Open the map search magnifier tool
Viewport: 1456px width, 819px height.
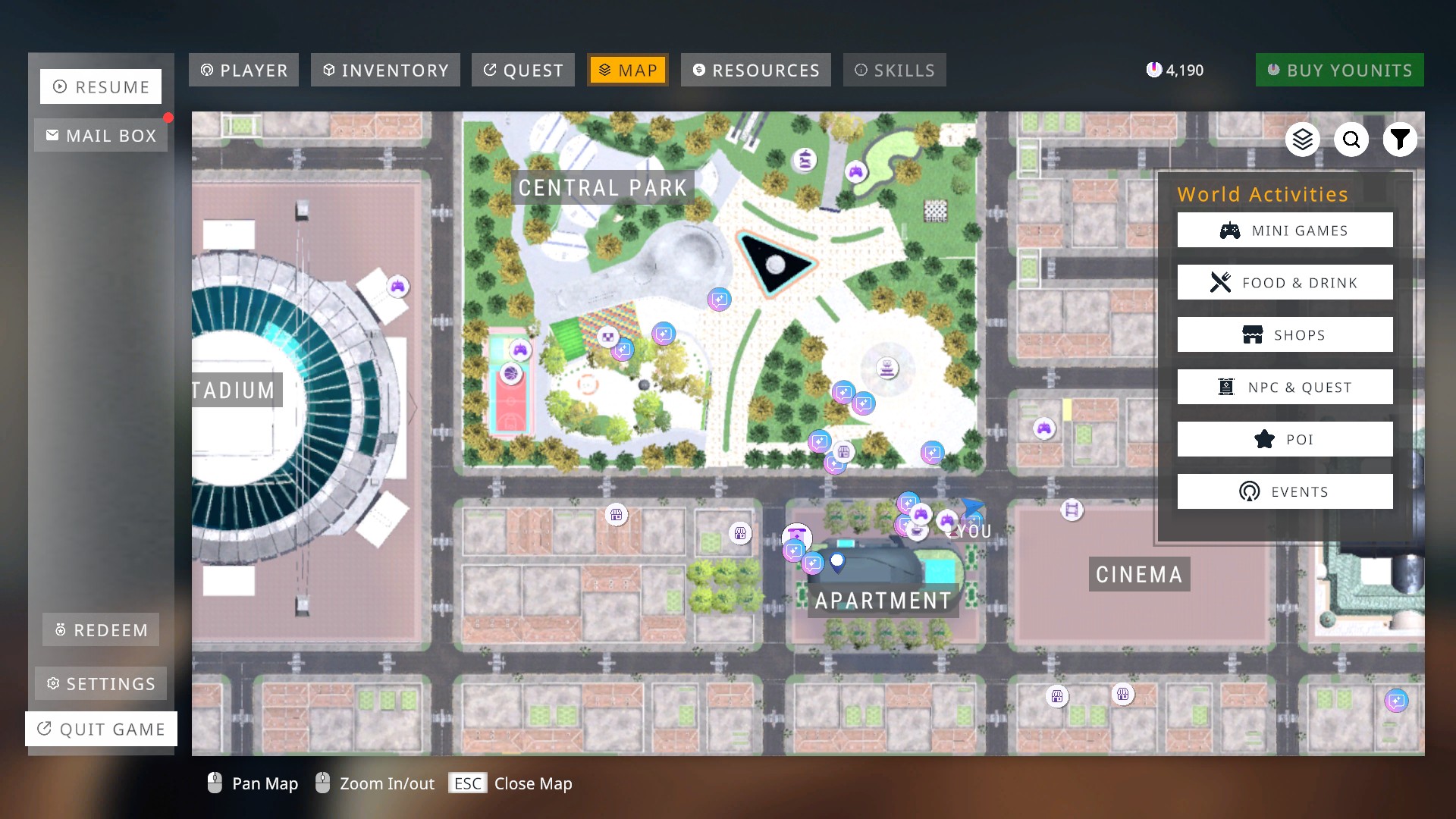1351,140
